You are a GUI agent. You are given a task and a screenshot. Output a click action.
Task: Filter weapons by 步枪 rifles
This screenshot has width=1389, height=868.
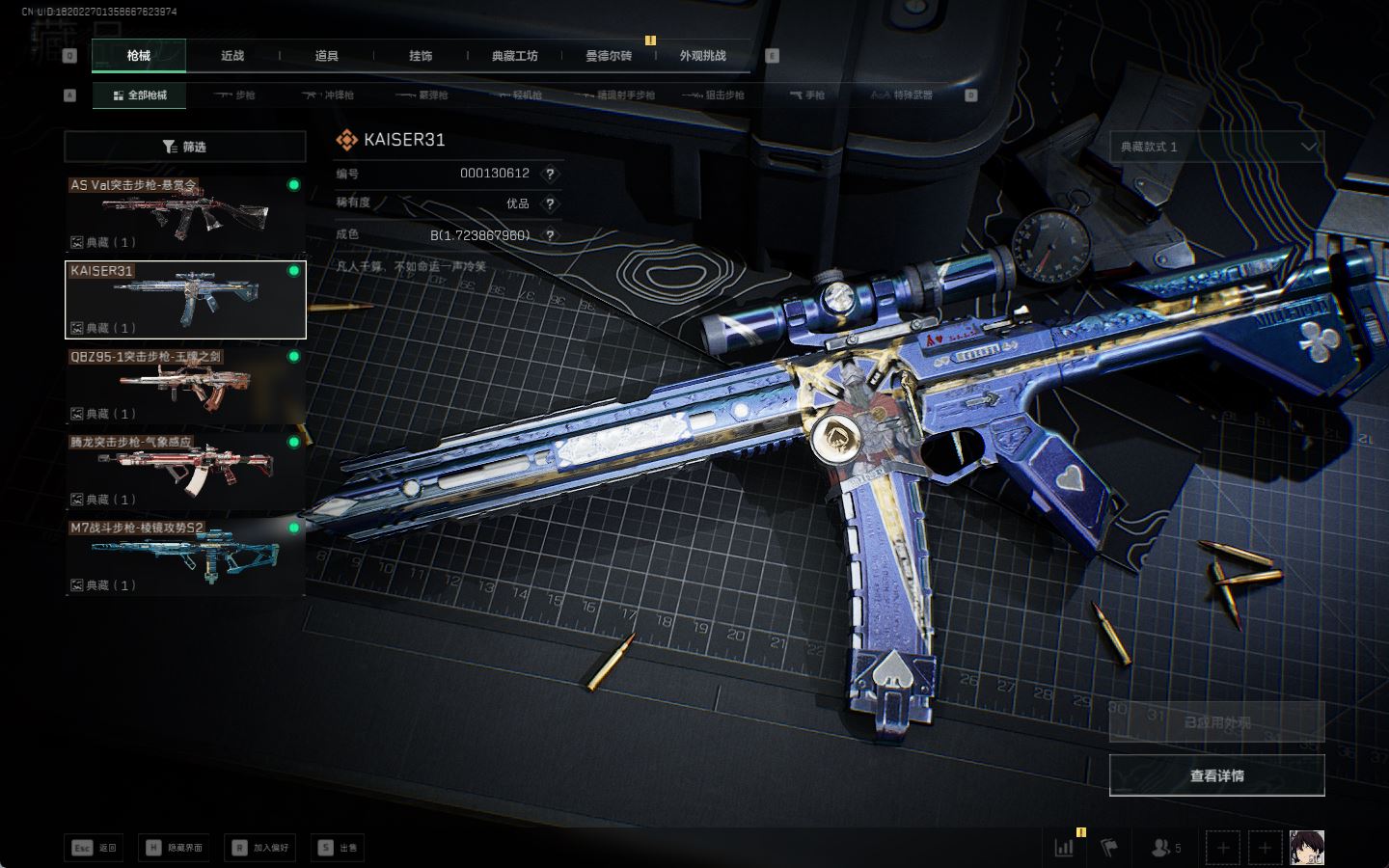(234, 95)
